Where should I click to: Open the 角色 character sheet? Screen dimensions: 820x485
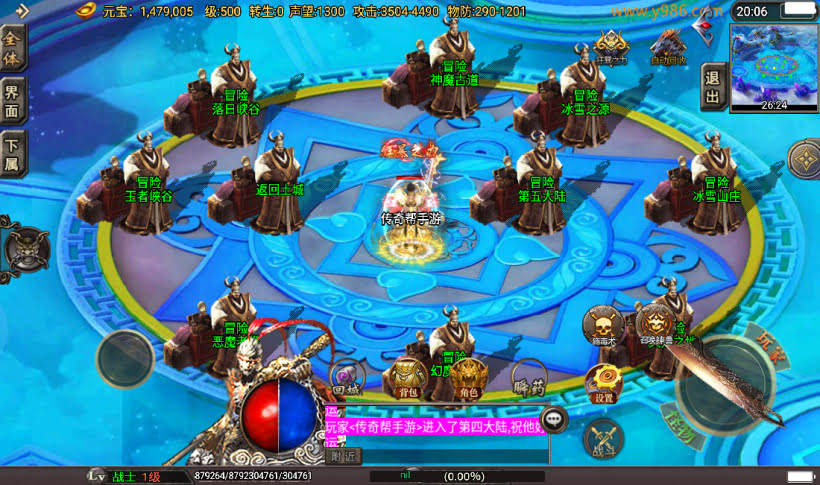tap(468, 379)
